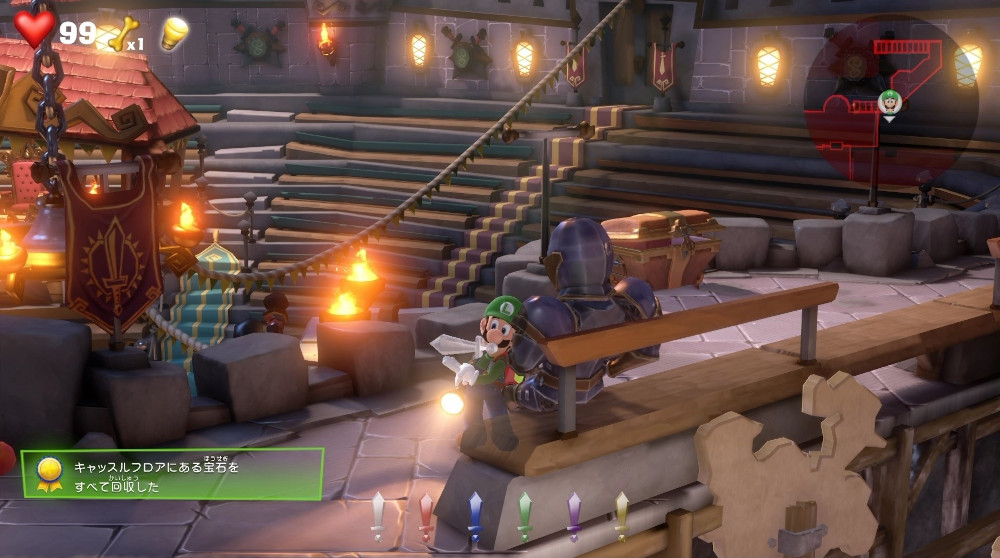Select the yellow gem in the gem row

(621, 515)
